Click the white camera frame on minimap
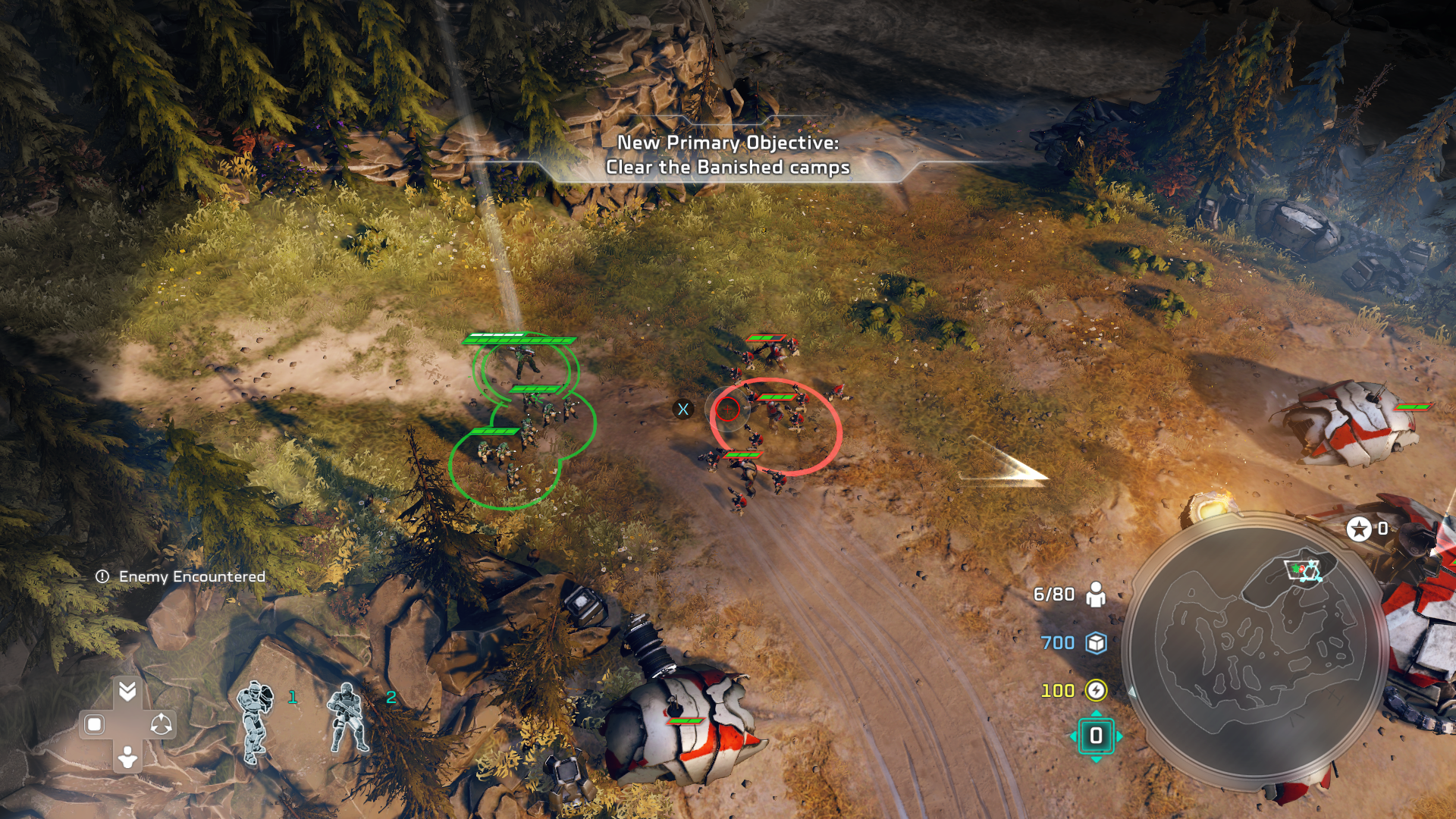 (x=1303, y=570)
